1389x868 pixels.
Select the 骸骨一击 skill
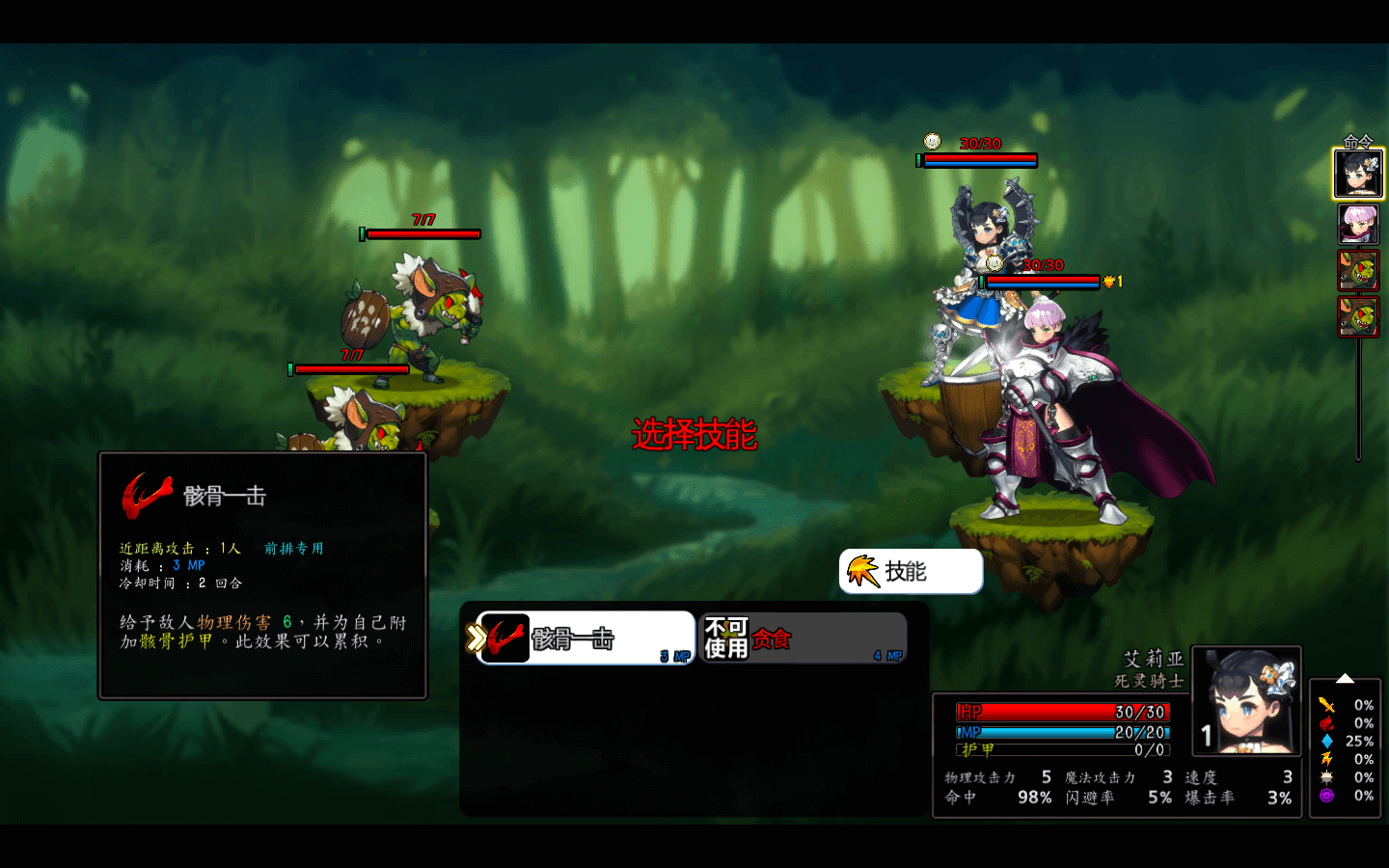pos(586,638)
